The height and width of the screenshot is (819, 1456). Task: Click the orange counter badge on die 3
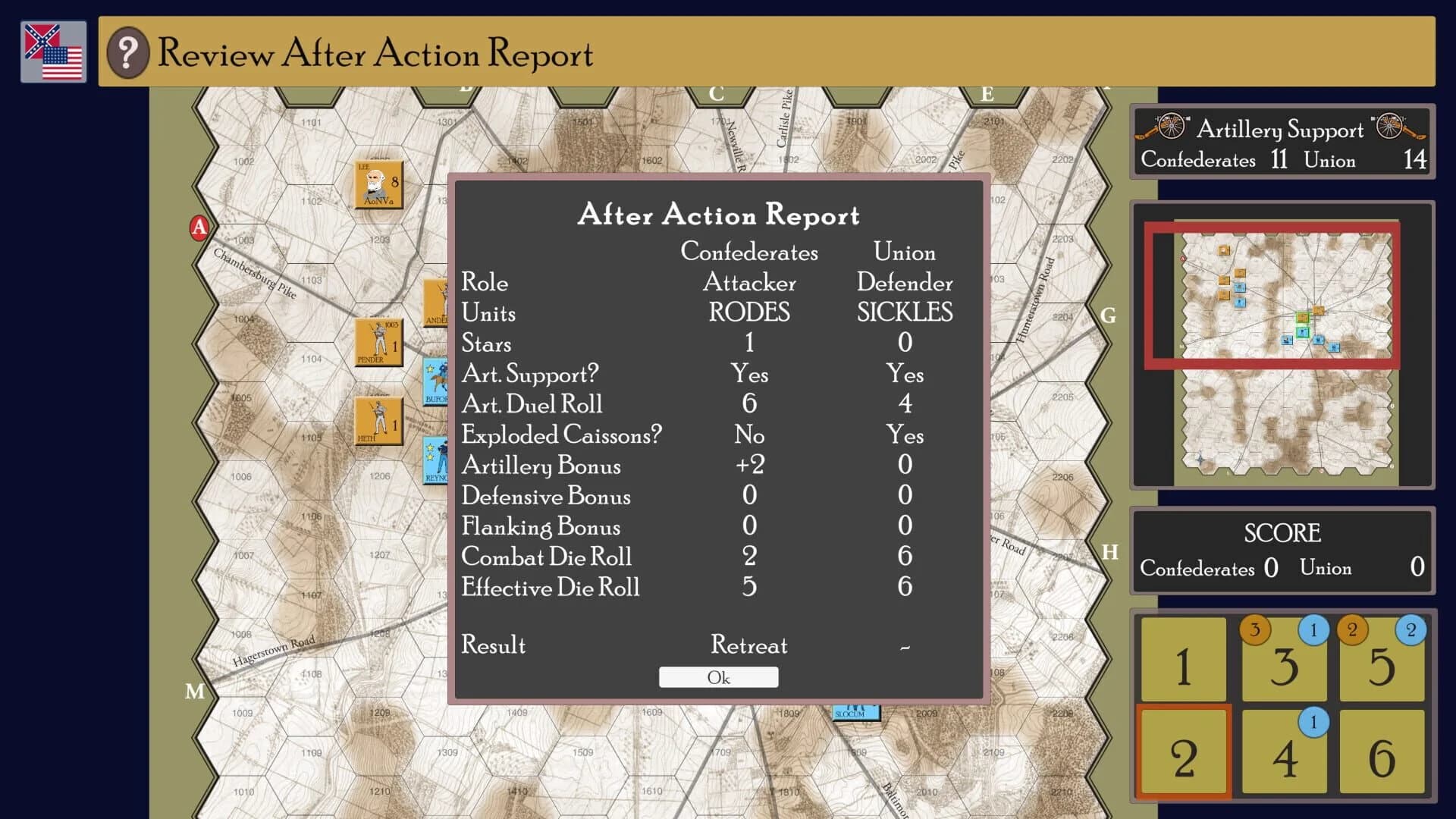(x=1254, y=630)
